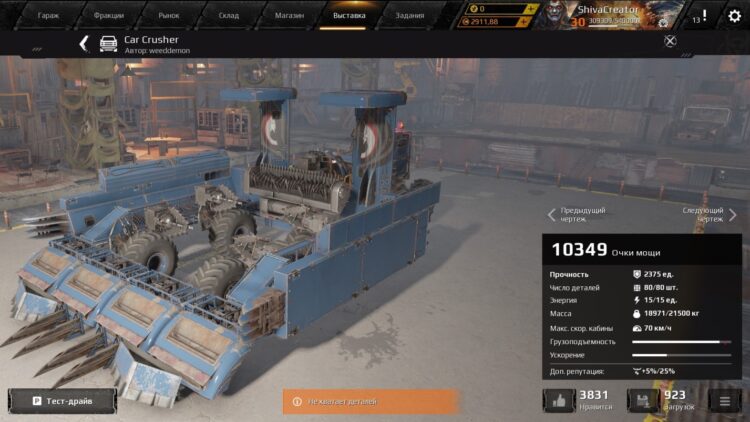
Task: Open the three-line list menu button
Action: [x=724, y=401]
